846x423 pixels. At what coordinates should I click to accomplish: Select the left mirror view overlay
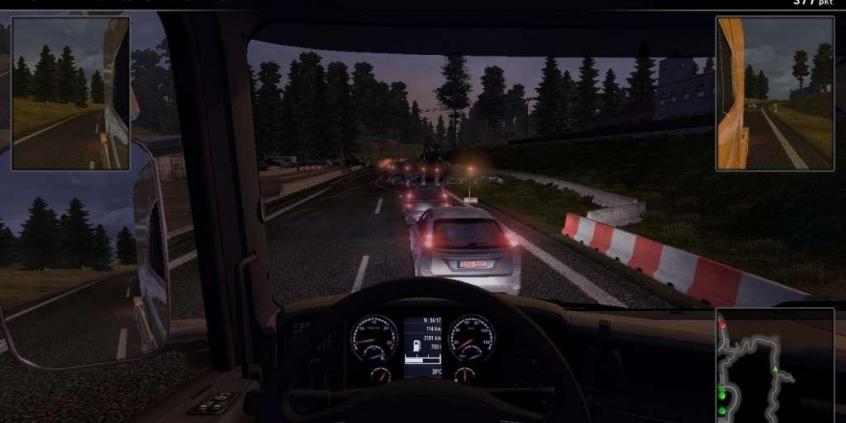[70, 93]
